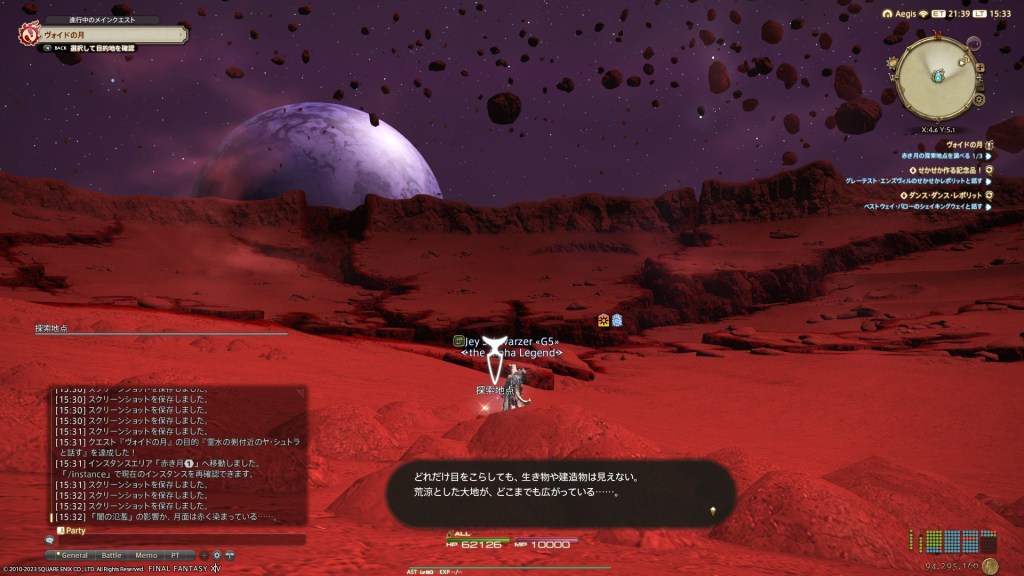Open chat channel selector speech bubble
This screenshot has width=1024, height=576.
click(x=49, y=540)
